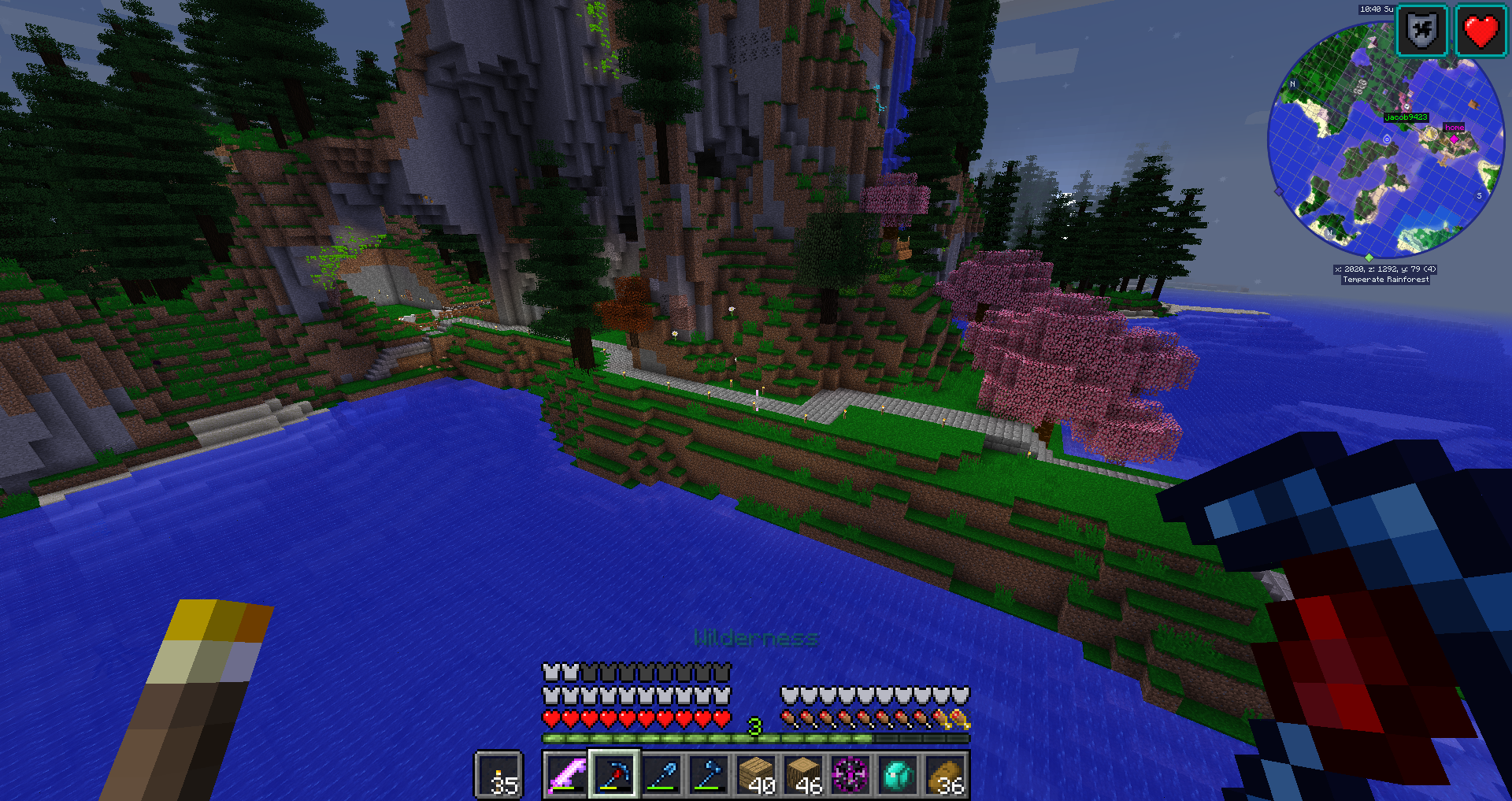Click the green diamond marker on minimap edge
Screen dimensions: 1512x801
point(1369,258)
